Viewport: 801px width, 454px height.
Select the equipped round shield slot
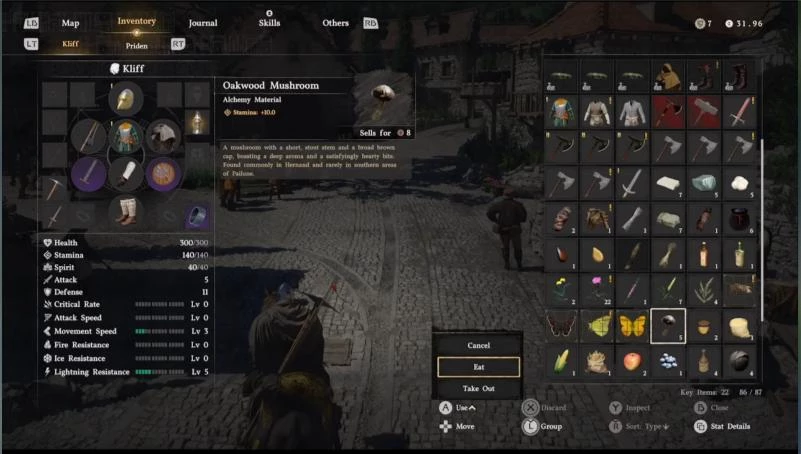tap(163, 173)
